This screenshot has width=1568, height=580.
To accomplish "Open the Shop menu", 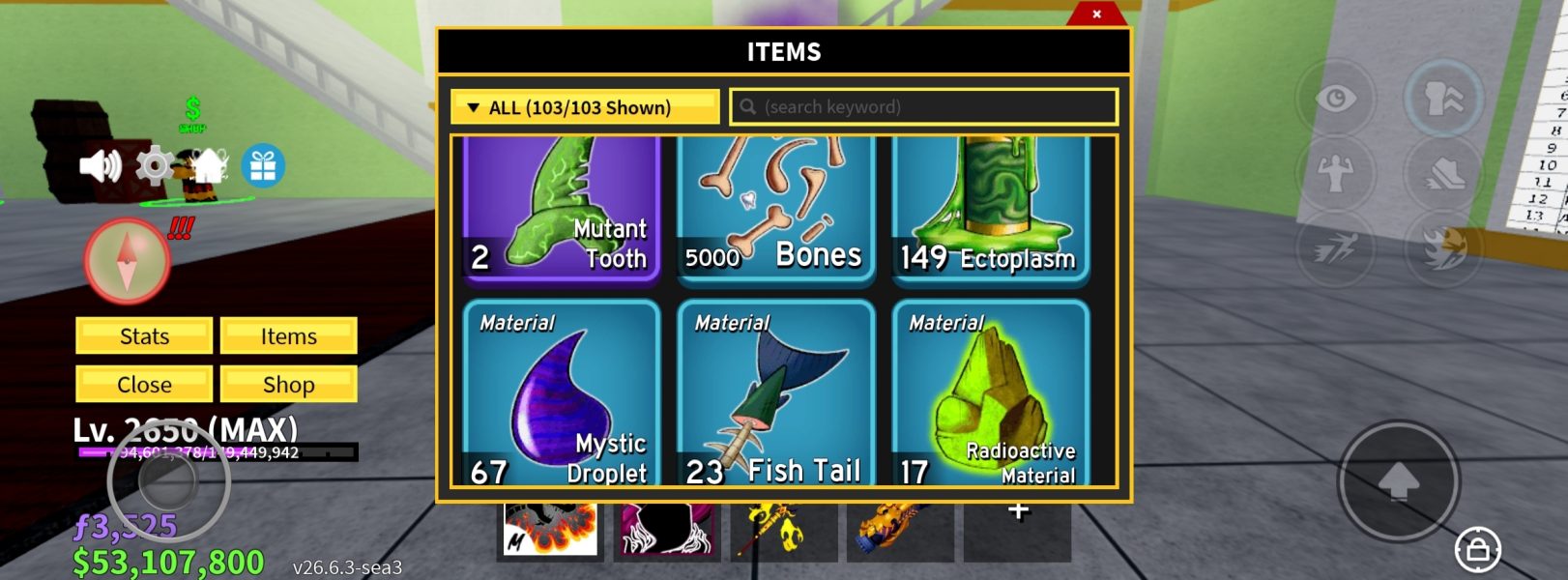I will pyautogui.click(x=288, y=385).
